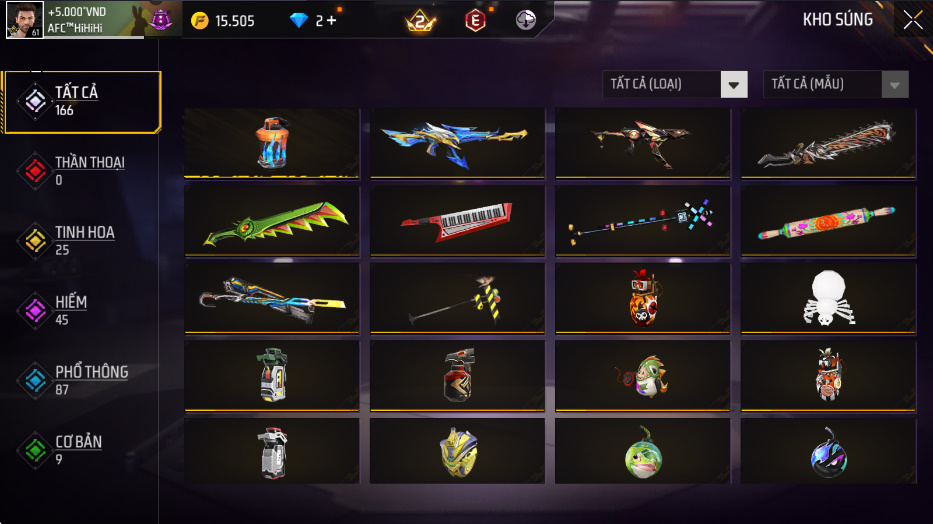This screenshot has height=524, width=933.
Task: Open the red hexagon E icon
Action: [x=475, y=20]
